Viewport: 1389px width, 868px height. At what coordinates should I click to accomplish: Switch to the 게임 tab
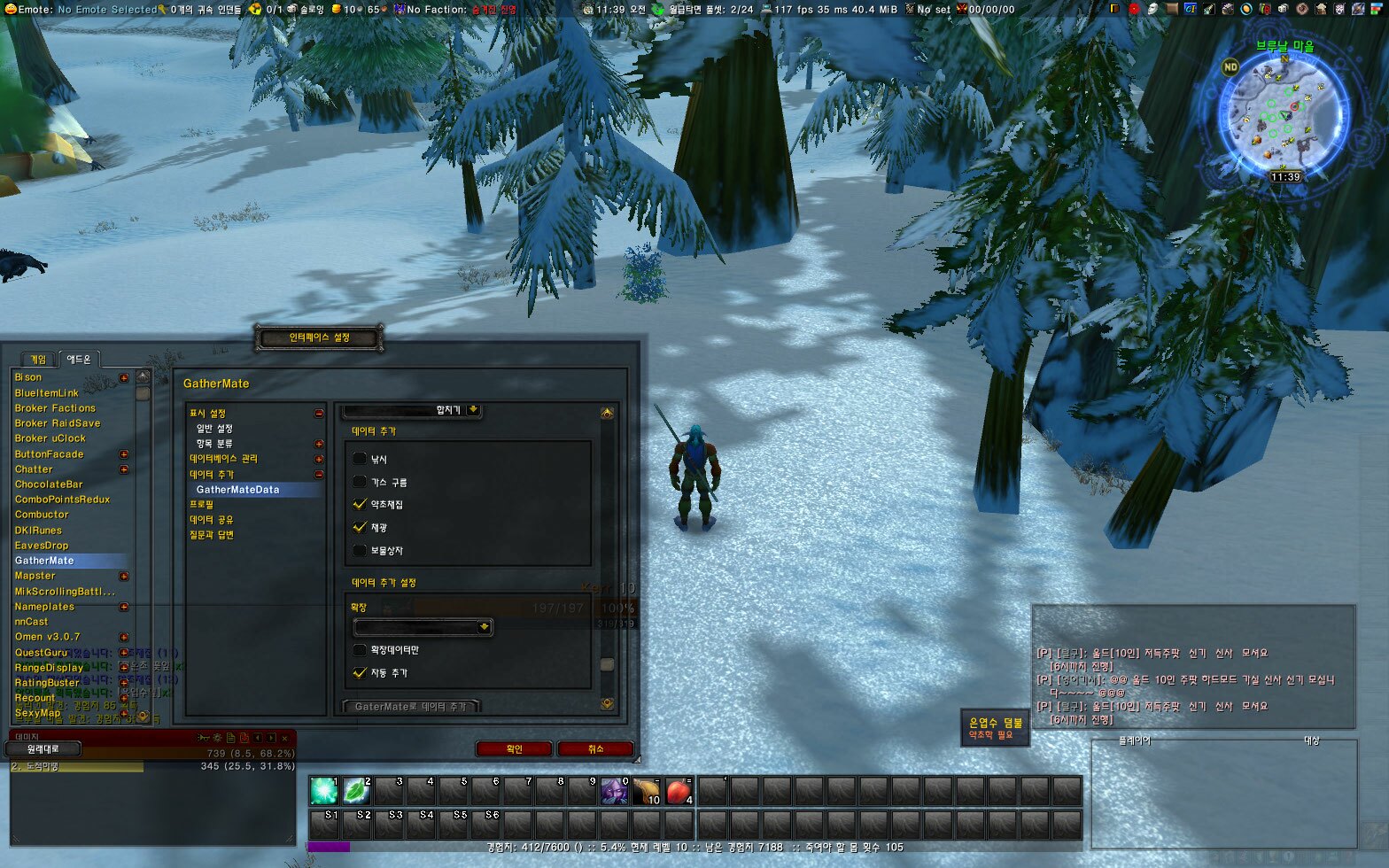coord(38,360)
